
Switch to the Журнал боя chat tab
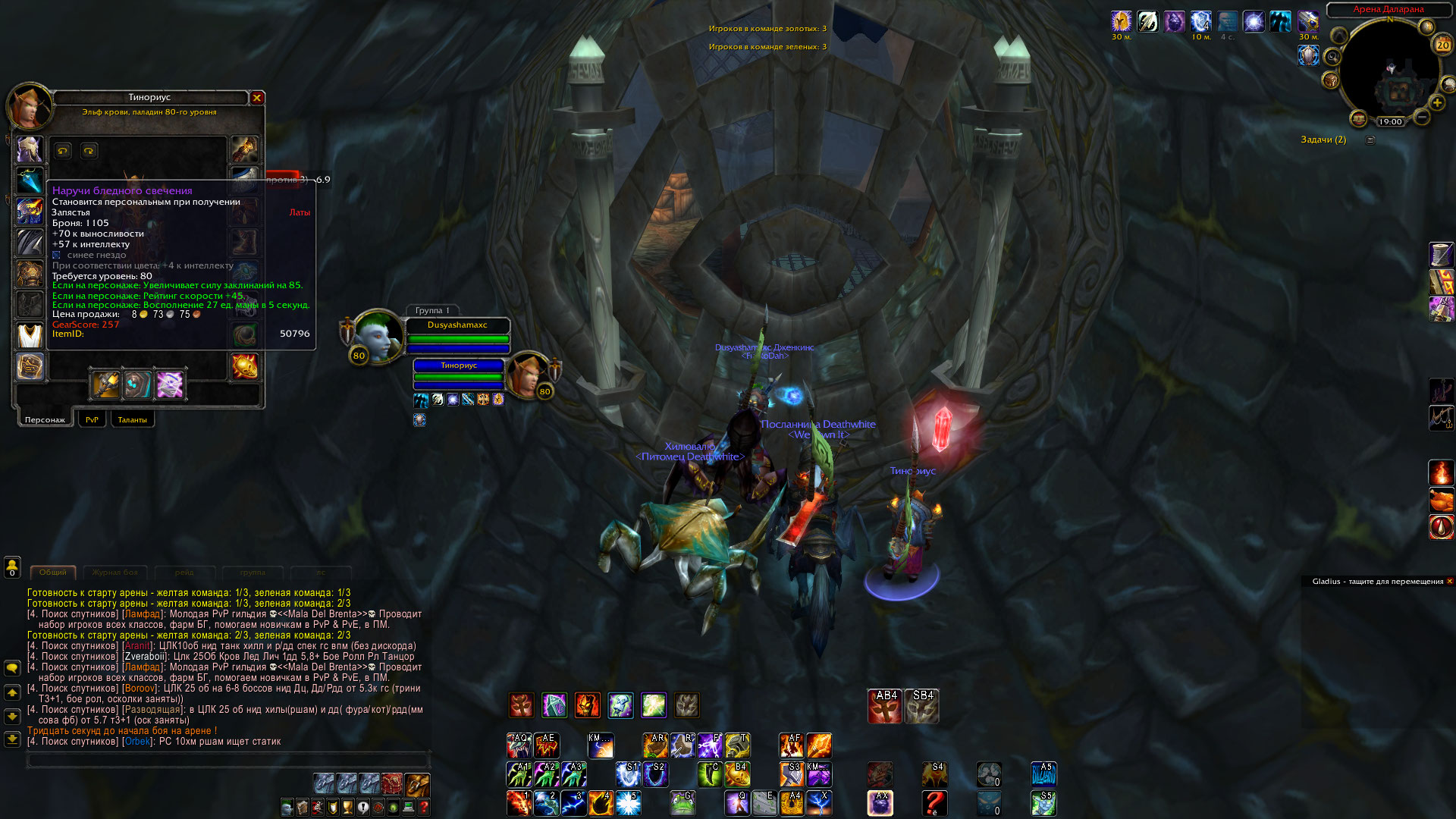(x=115, y=573)
